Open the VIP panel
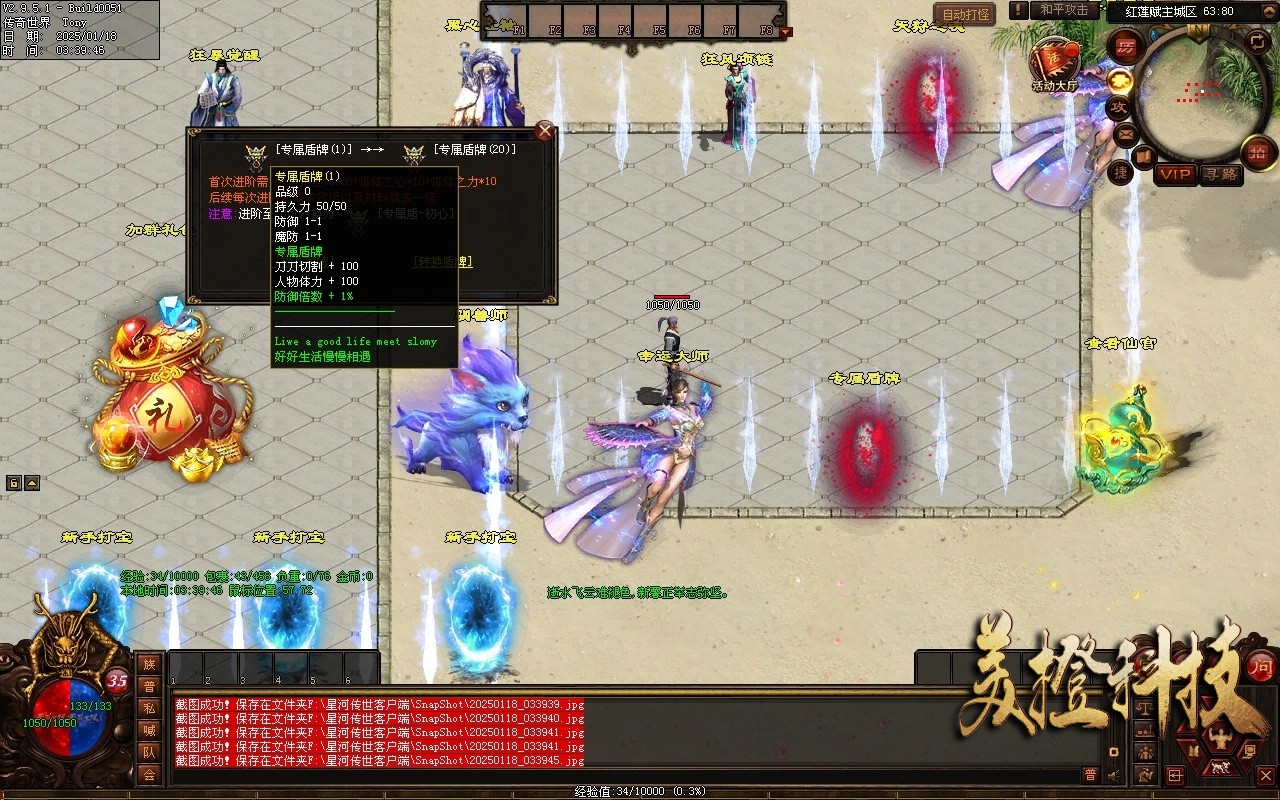 (x=1176, y=175)
